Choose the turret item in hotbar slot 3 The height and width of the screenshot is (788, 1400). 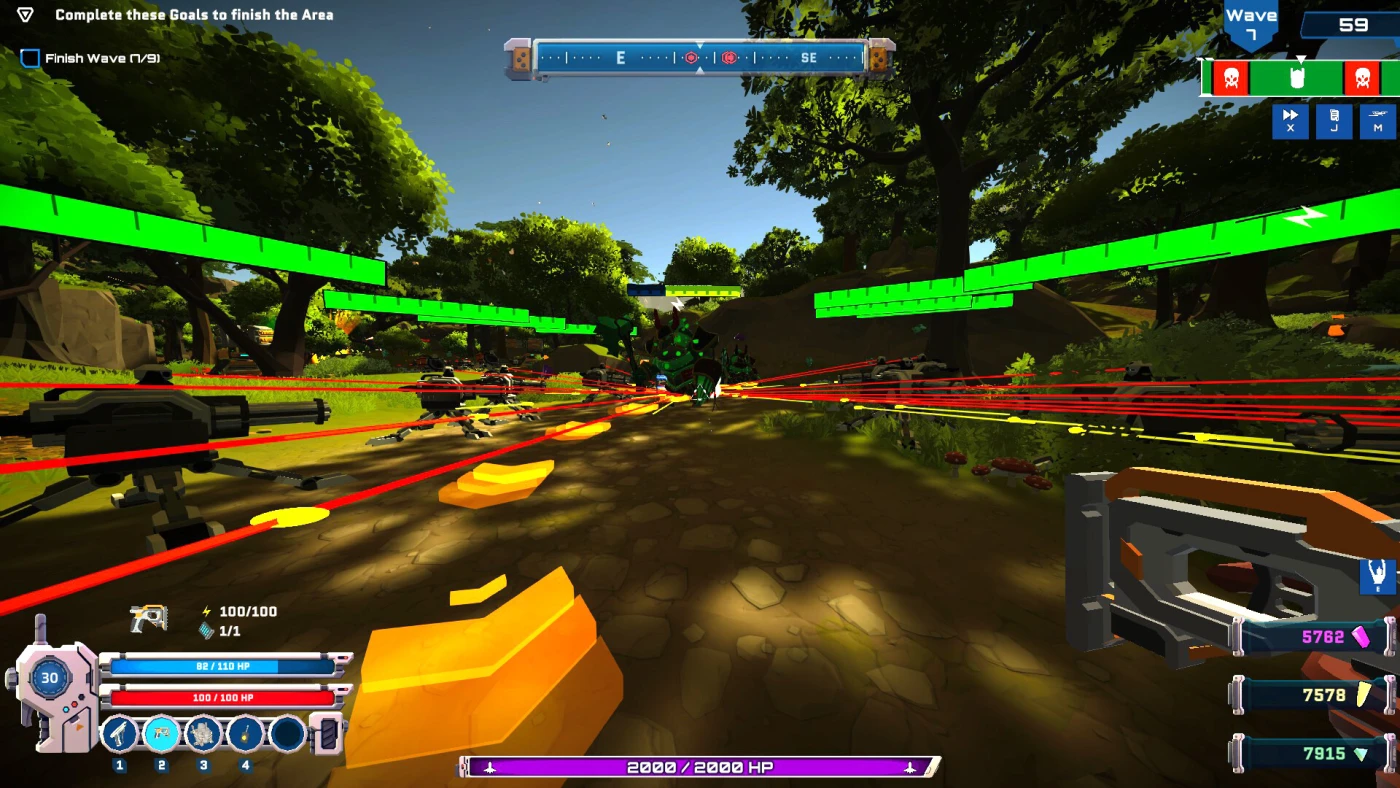(x=204, y=735)
